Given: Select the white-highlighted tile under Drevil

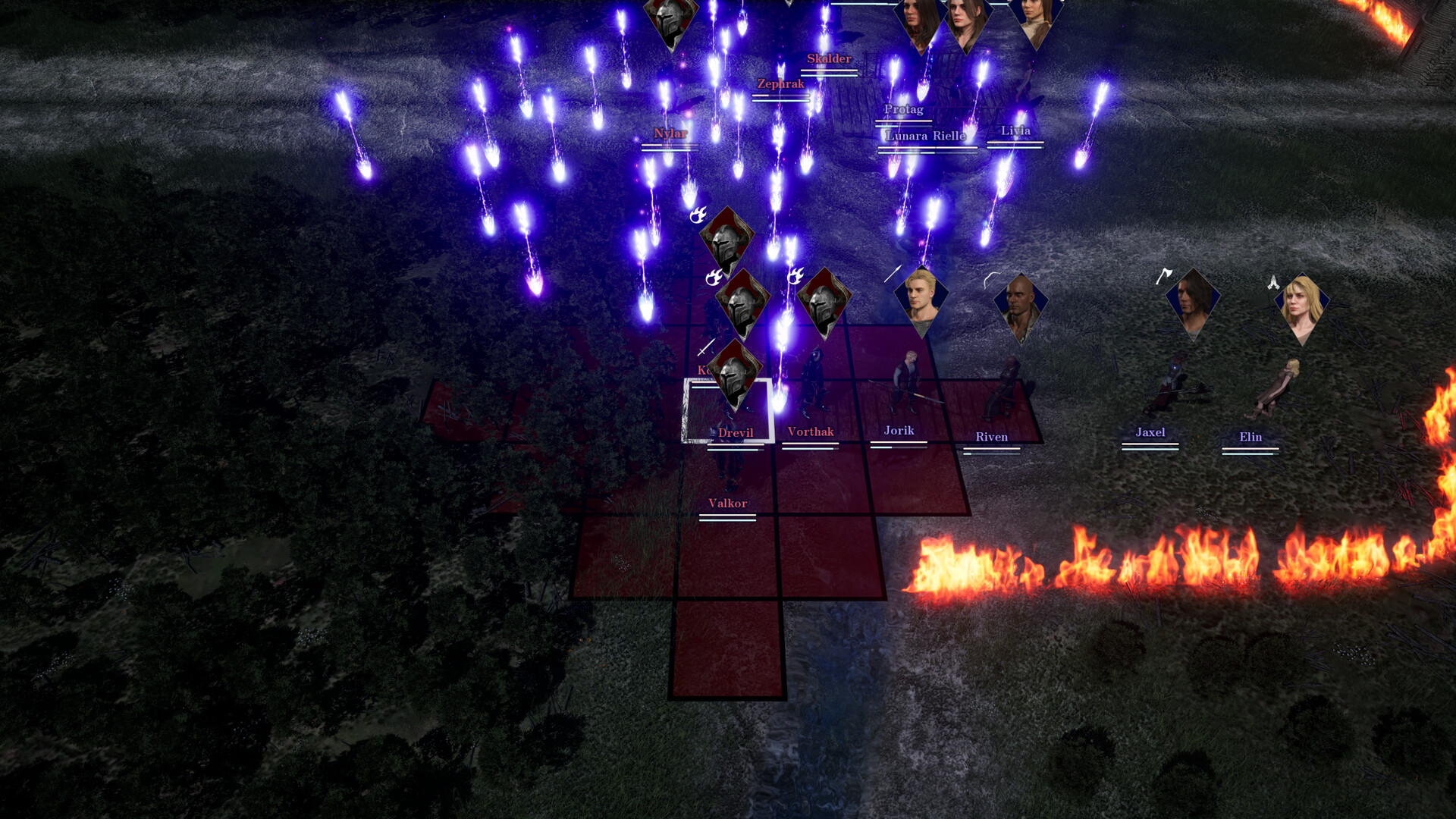Looking at the screenshot, I should pos(726,409).
